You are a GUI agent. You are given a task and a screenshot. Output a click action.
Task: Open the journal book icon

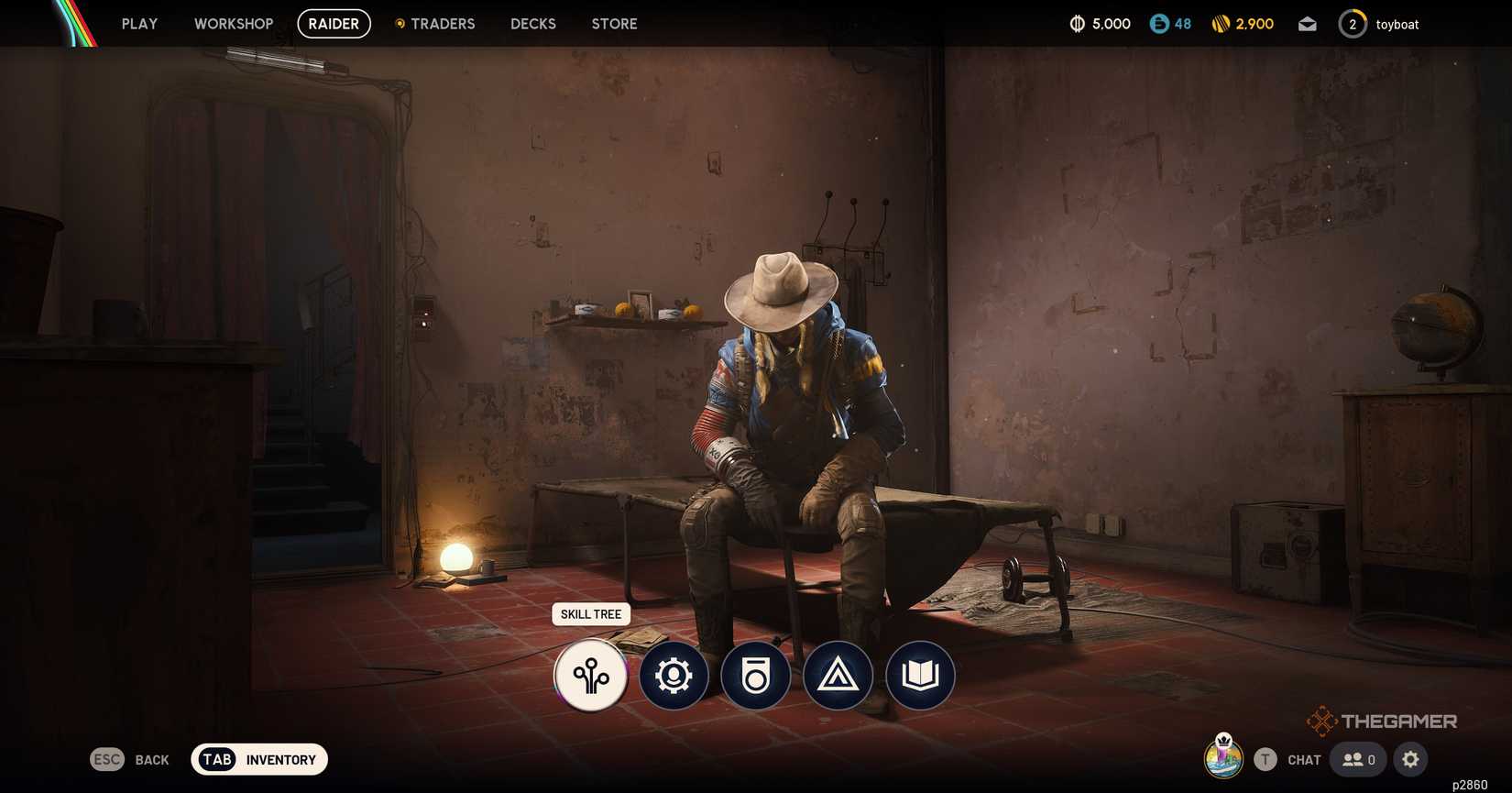point(920,676)
